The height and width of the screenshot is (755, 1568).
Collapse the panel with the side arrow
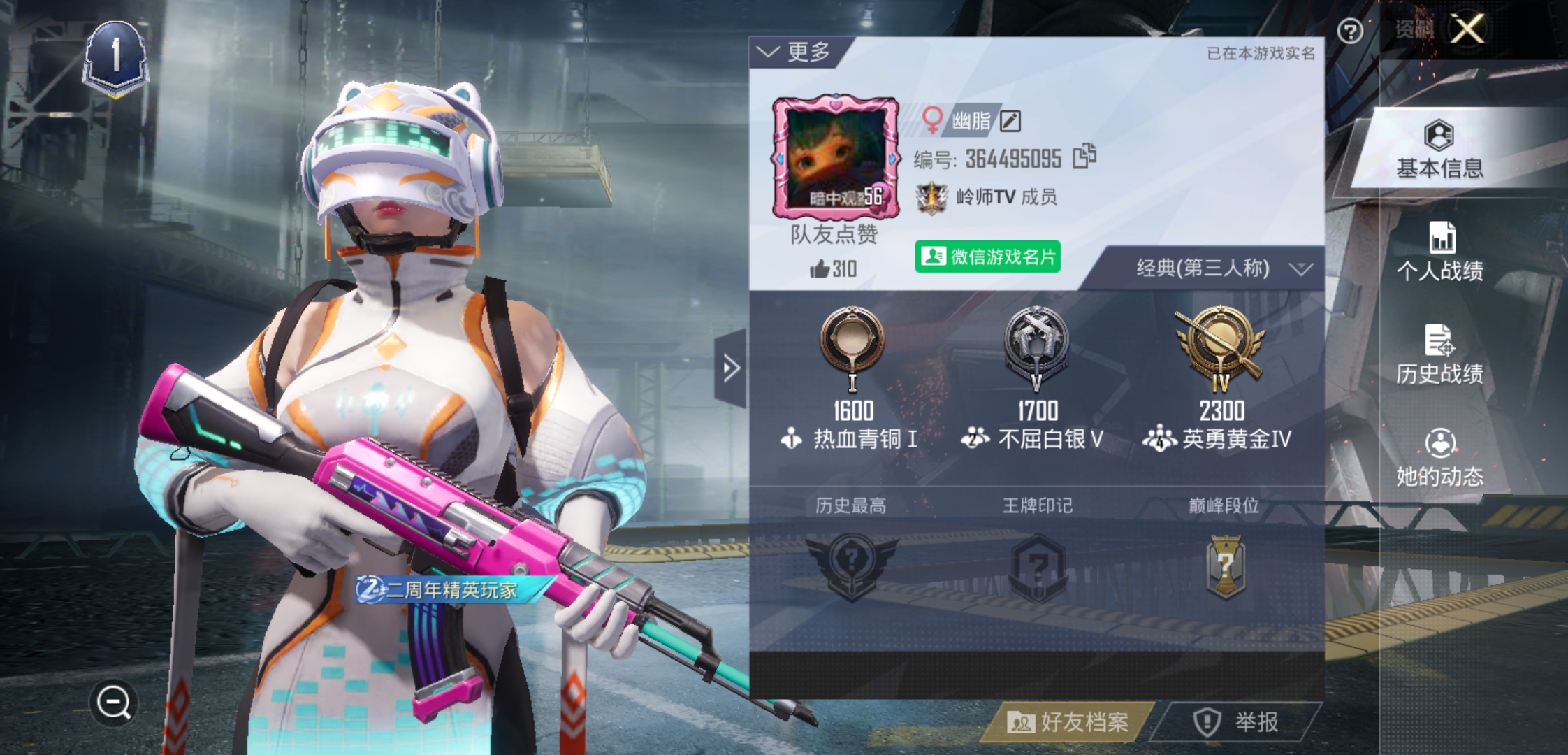pyautogui.click(x=731, y=368)
